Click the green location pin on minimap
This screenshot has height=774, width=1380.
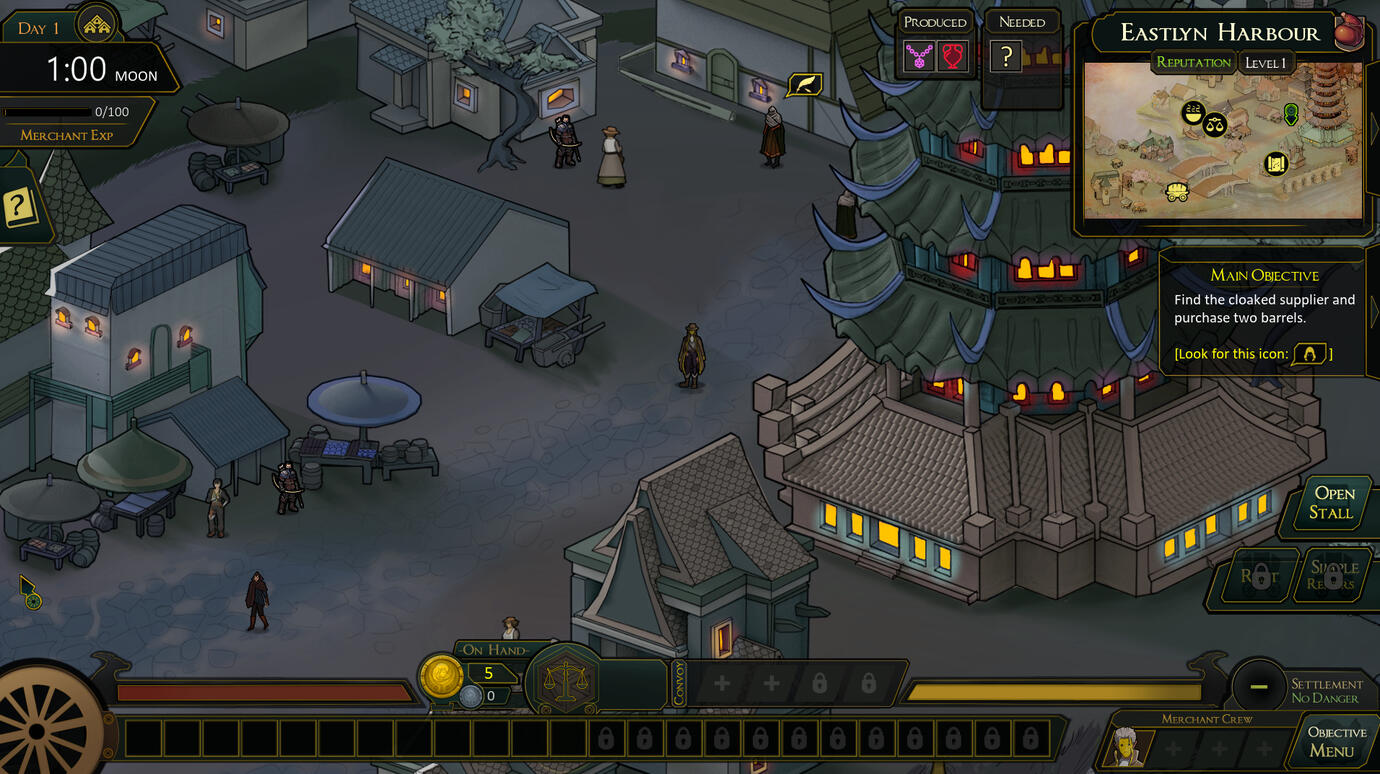(x=1291, y=113)
